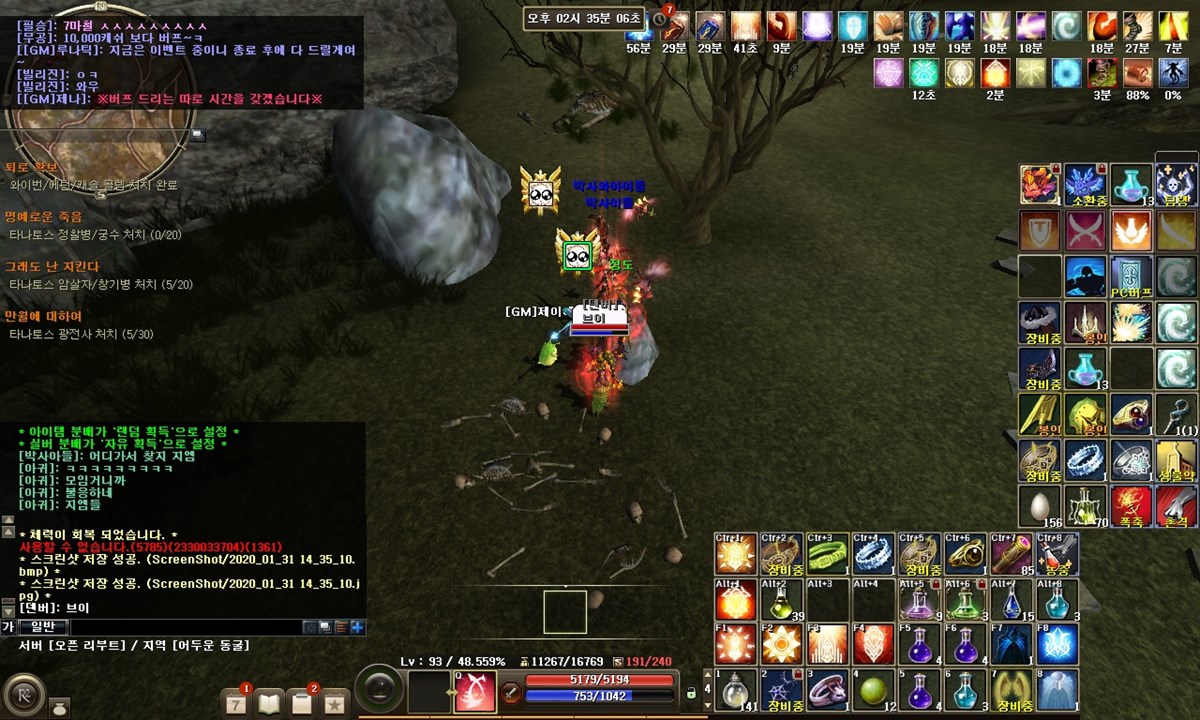Toggle the green padlock beside the mana bar
This screenshot has height=720, width=1200.
tap(690, 692)
